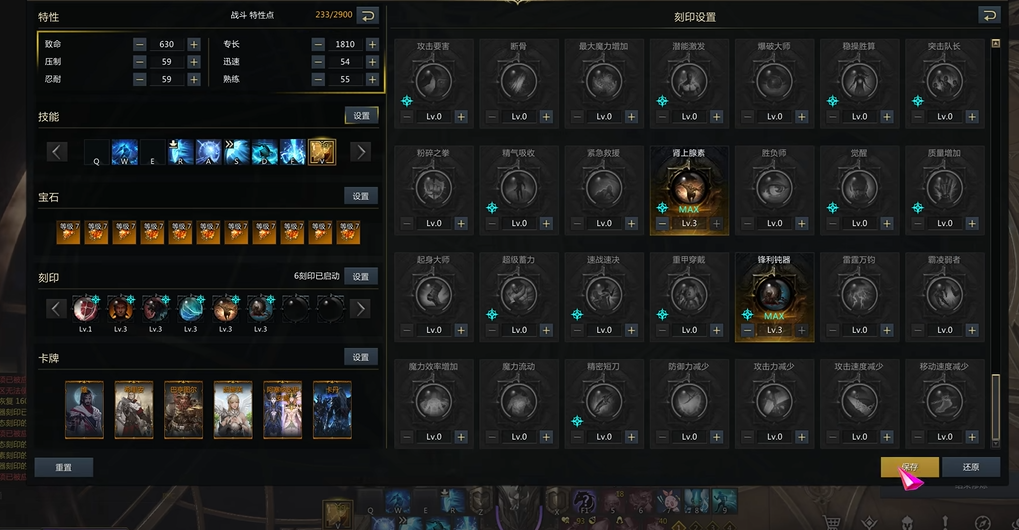
Task: Save the engraving settings with 保存
Action: (909, 467)
